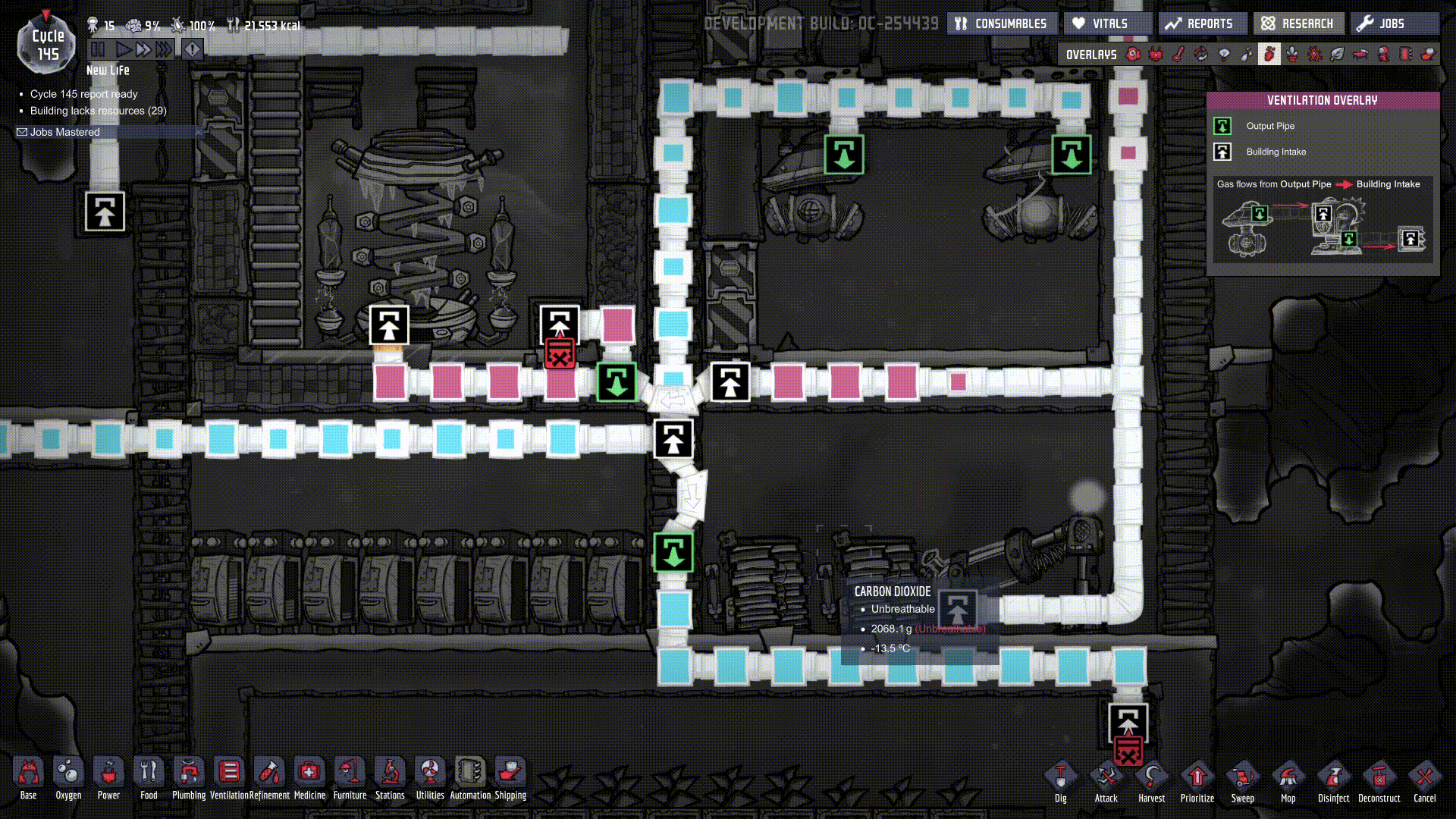
Task: Switch to the Research screen
Action: 1298,23
